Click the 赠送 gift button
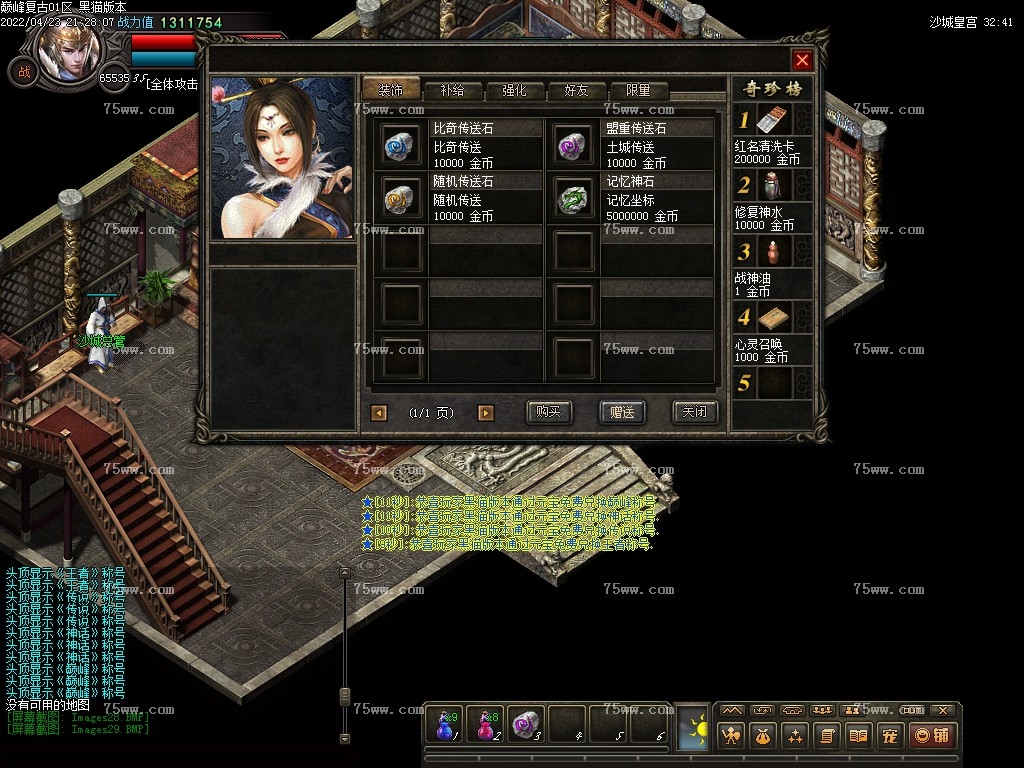This screenshot has width=1024, height=768. click(x=622, y=412)
